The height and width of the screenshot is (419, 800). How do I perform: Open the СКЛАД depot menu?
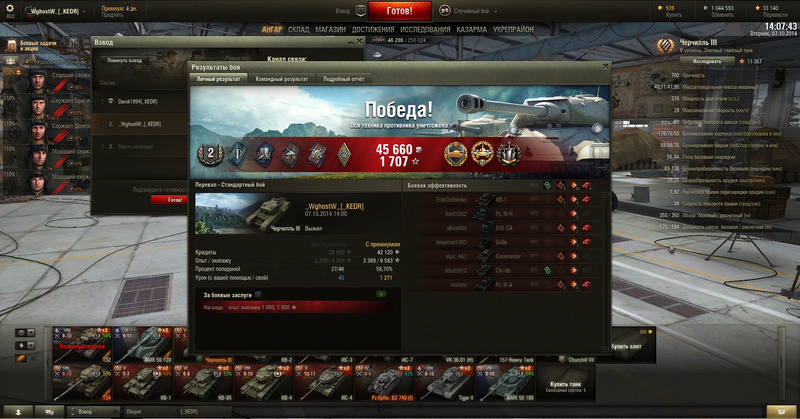298,30
